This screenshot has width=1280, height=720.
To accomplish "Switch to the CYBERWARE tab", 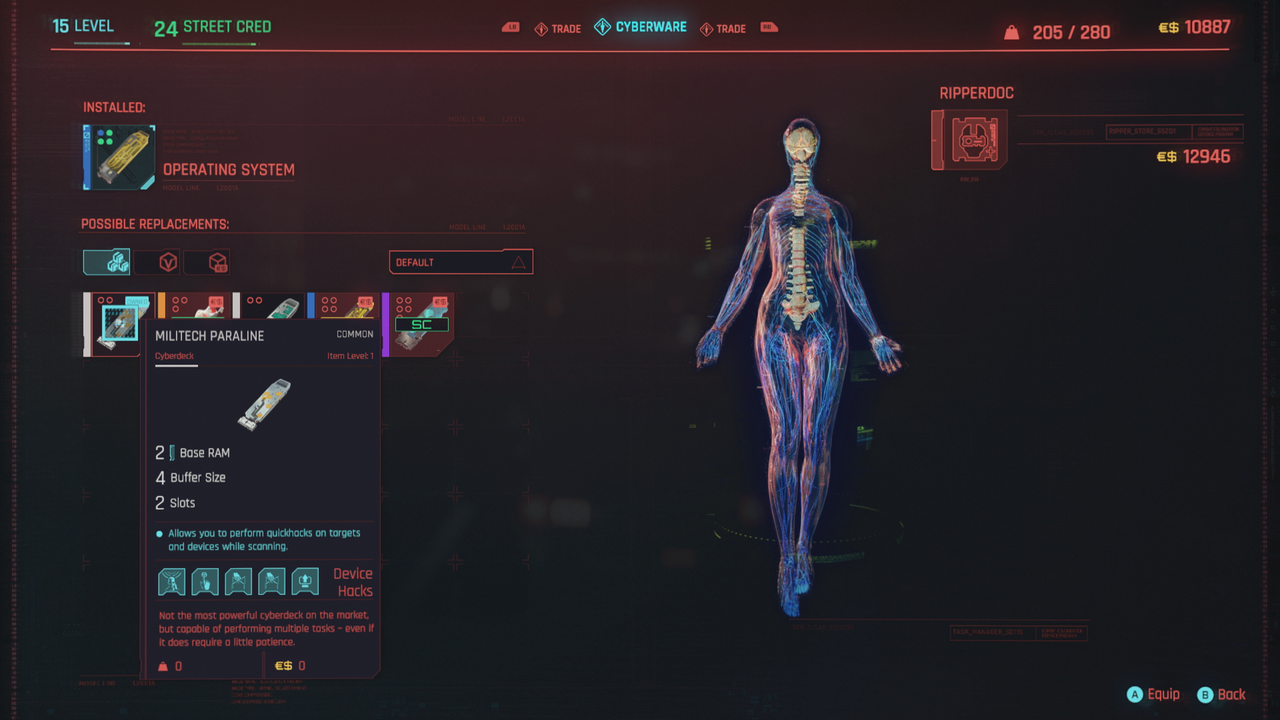I will [640, 27].
